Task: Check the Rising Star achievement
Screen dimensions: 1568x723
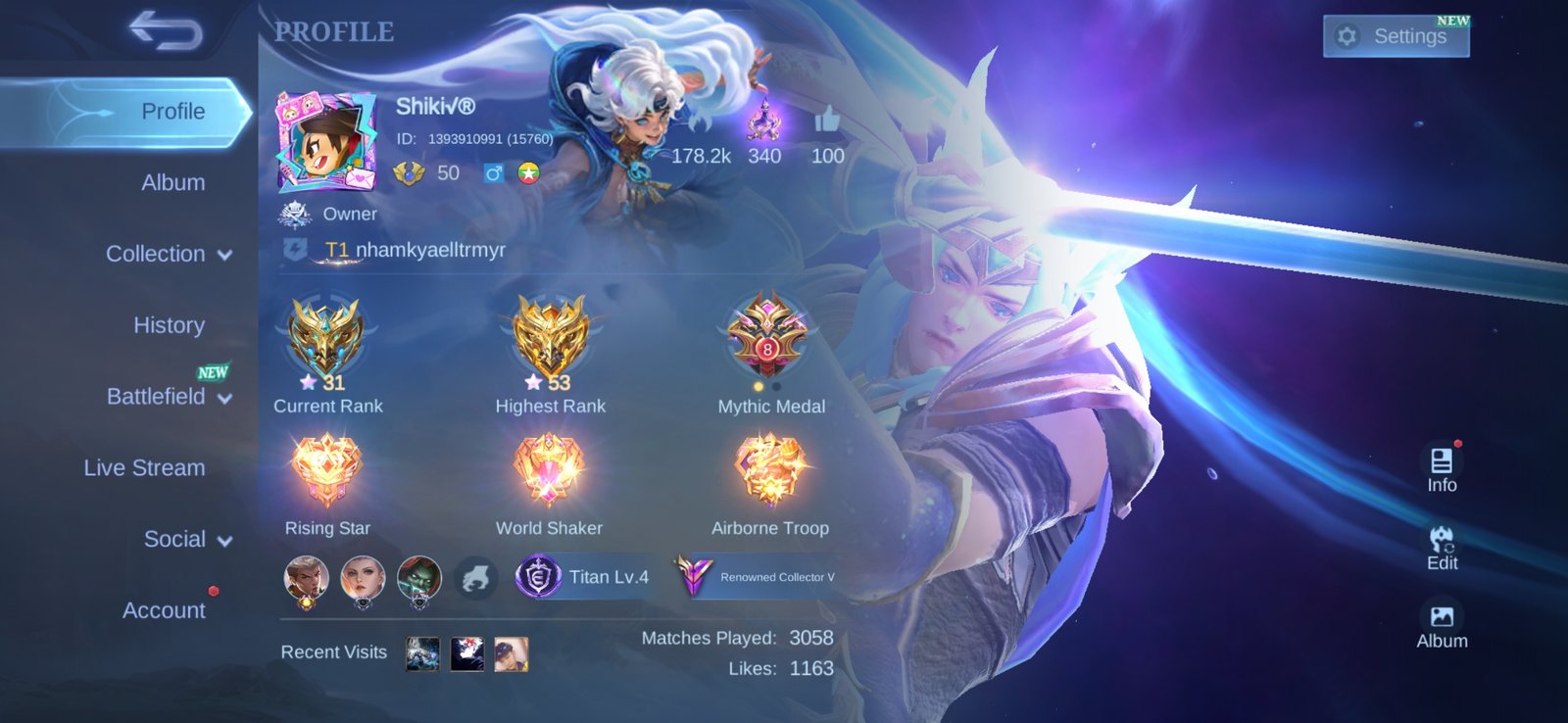Action: point(326,470)
